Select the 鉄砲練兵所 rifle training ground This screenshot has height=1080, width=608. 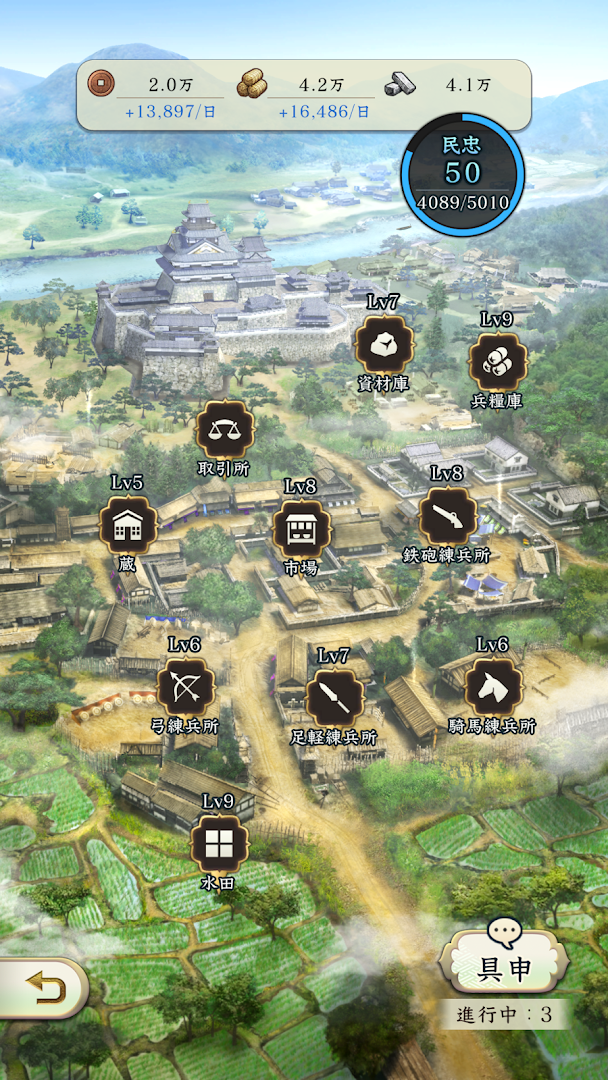coord(446,516)
